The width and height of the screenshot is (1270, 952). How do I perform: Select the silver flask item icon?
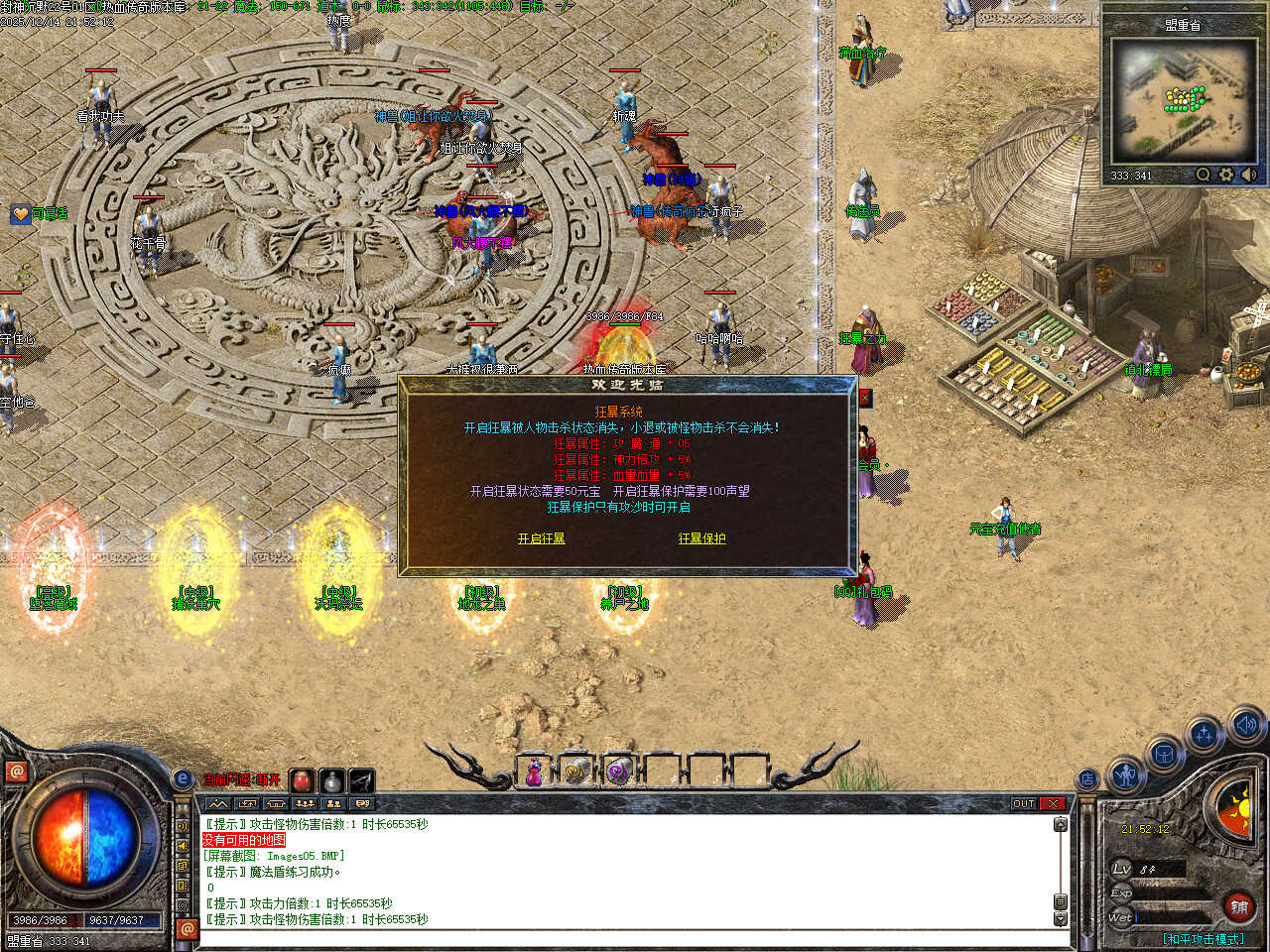click(x=332, y=781)
